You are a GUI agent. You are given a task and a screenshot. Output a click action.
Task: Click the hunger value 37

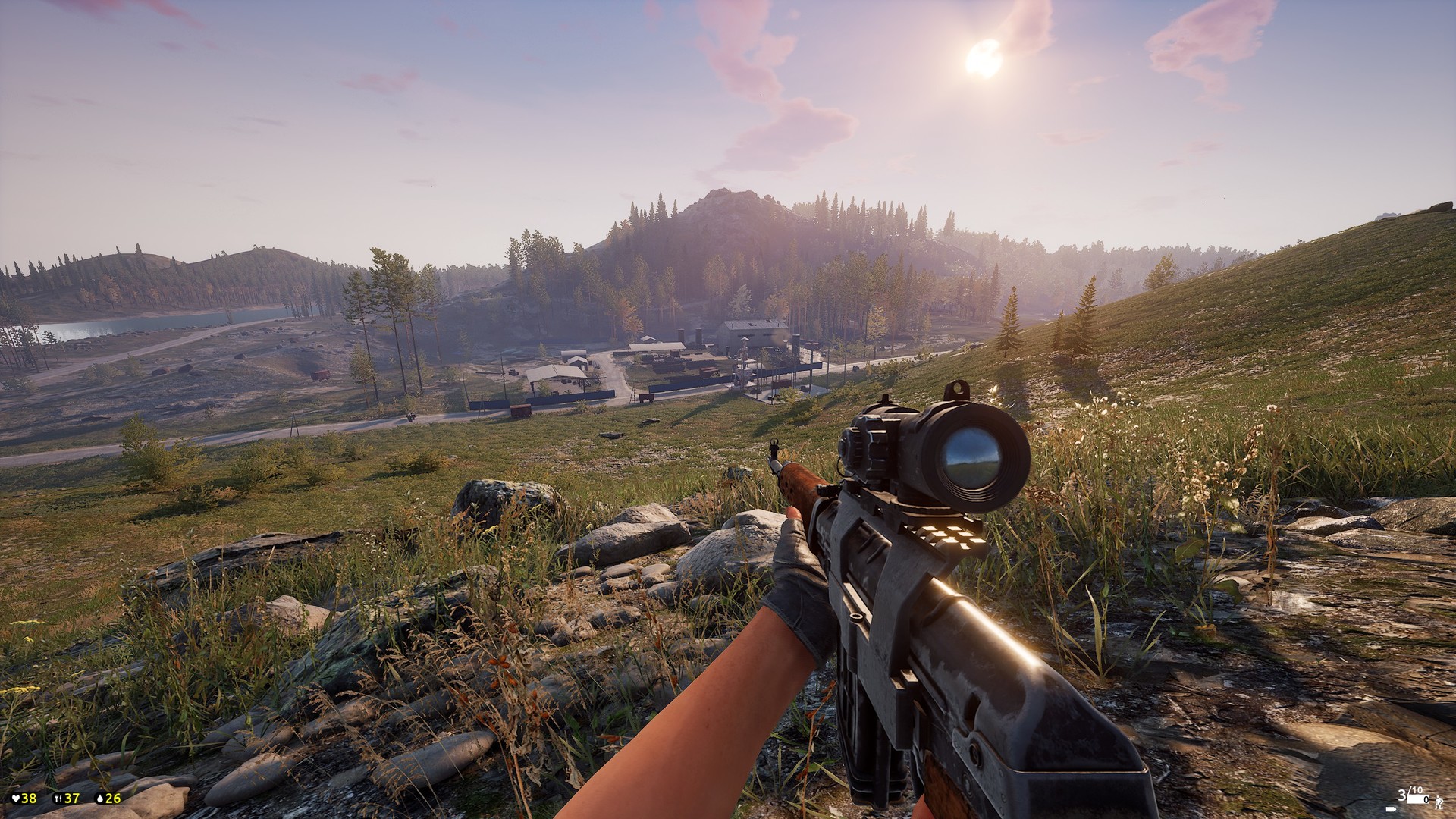[72, 798]
